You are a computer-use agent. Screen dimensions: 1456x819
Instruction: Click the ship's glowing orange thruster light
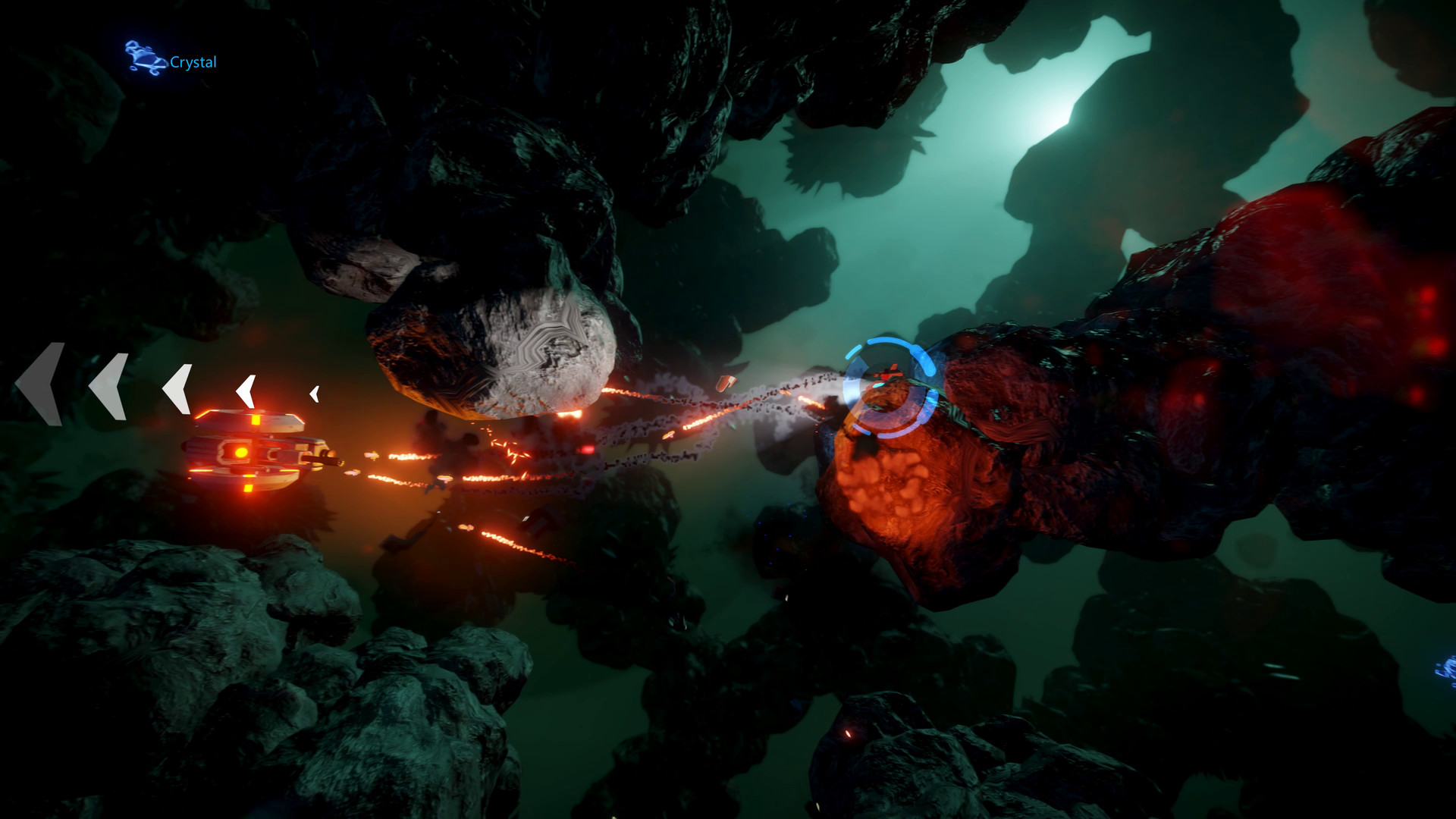coord(241,453)
